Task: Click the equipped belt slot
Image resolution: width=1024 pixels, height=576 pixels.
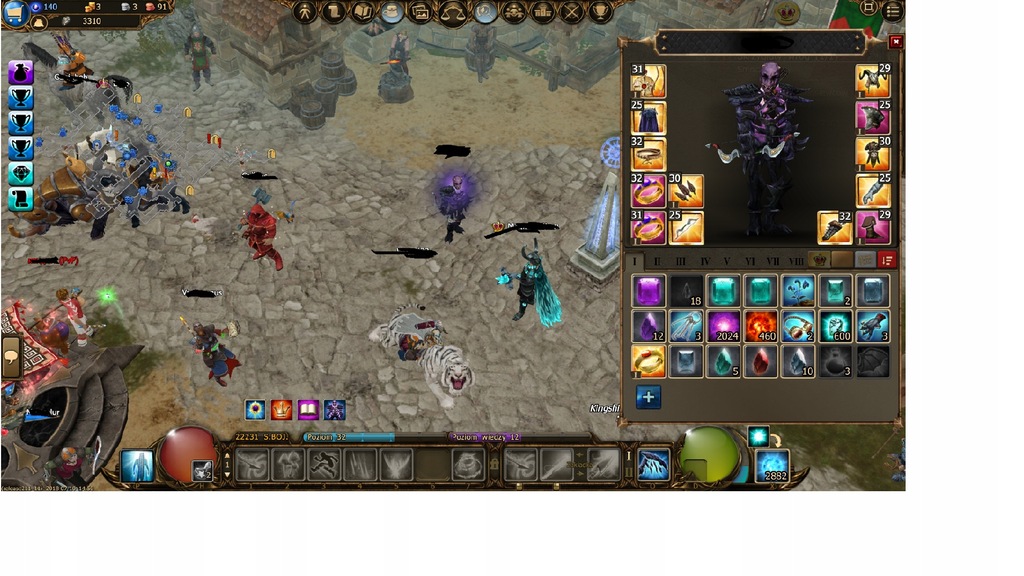Action: coord(648,155)
